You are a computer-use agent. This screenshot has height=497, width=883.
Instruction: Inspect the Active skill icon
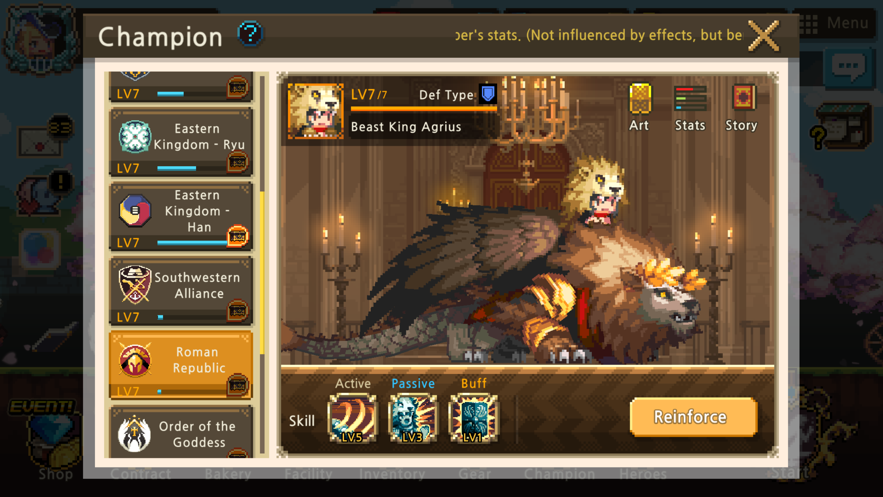click(x=353, y=417)
